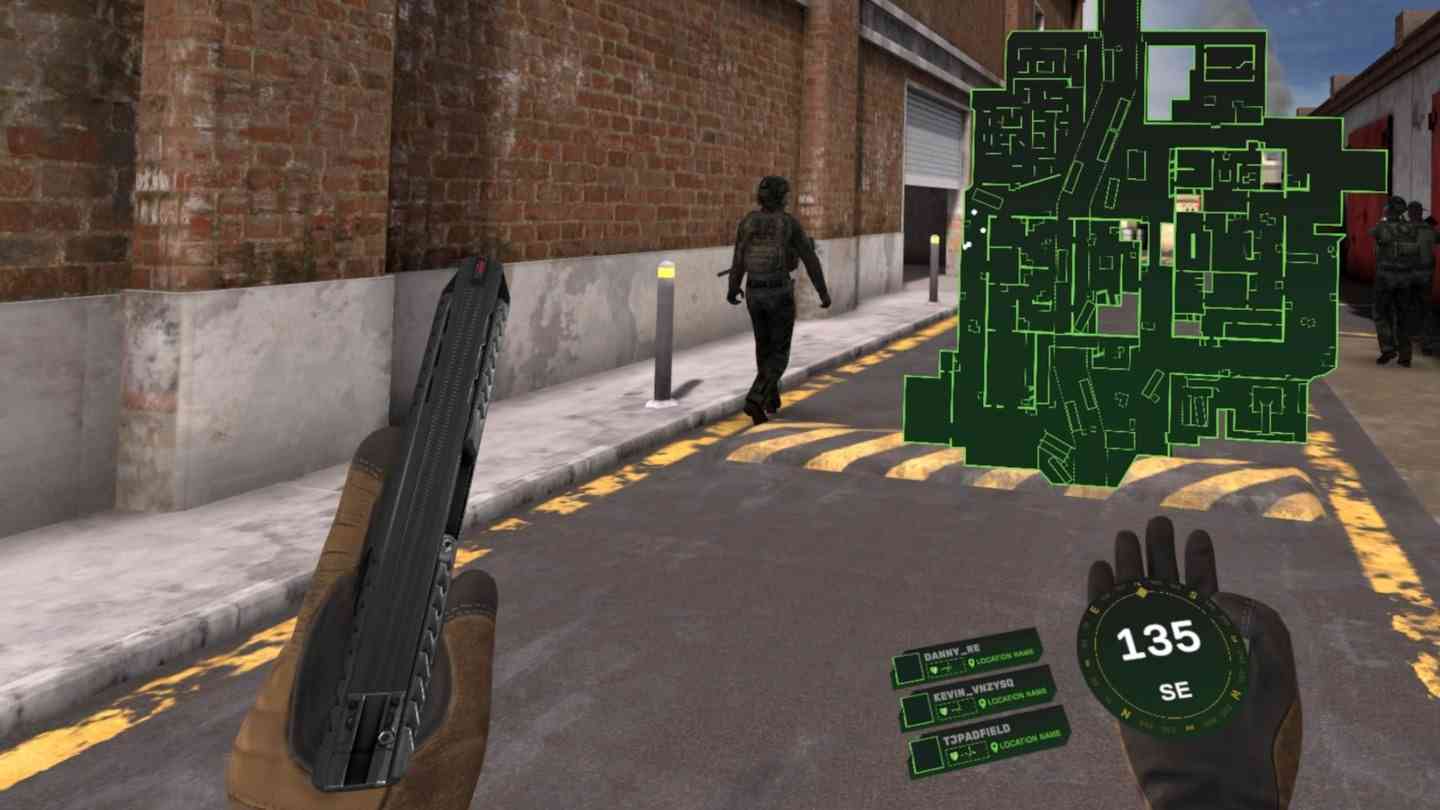The width and height of the screenshot is (1440, 810).
Task: Select DANNY_RE squad member row
Action: tap(966, 658)
